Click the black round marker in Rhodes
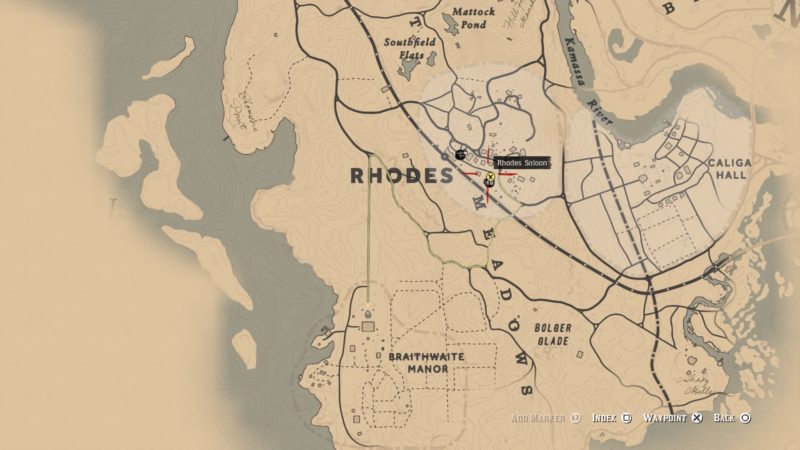Screen dimensions: 800x450 coord(459,155)
